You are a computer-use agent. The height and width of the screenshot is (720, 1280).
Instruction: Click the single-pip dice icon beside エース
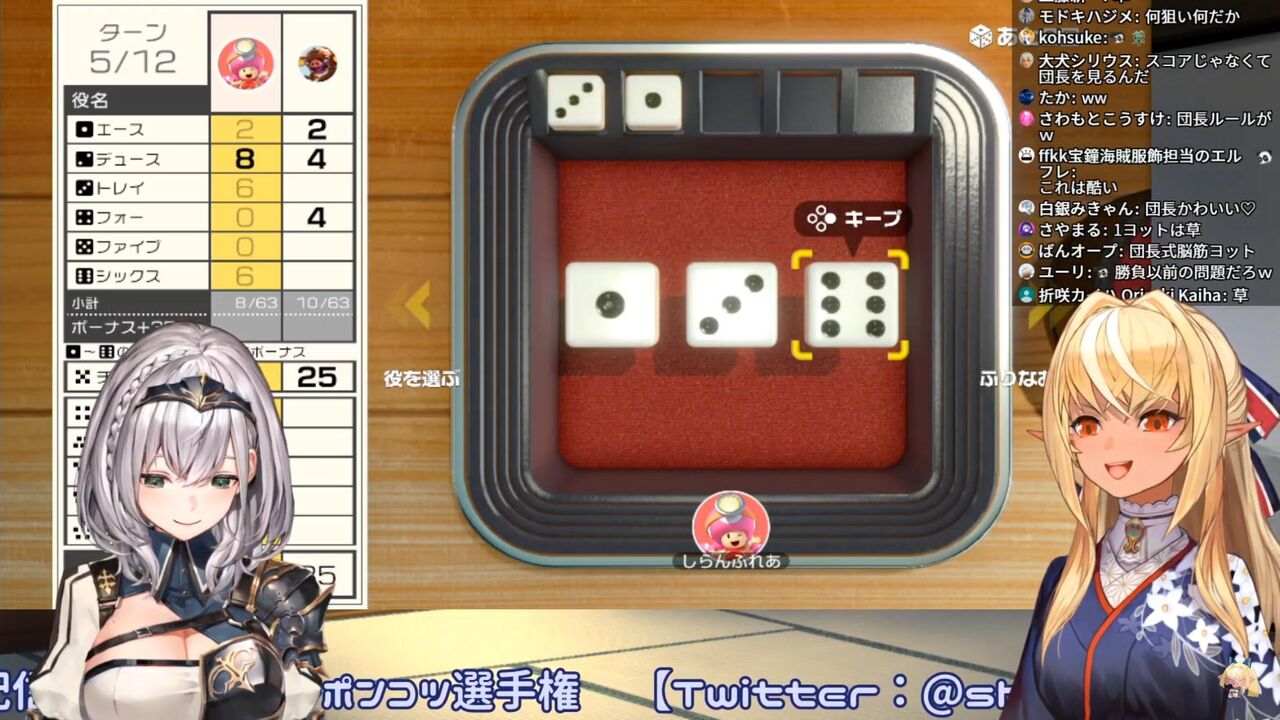click(83, 128)
